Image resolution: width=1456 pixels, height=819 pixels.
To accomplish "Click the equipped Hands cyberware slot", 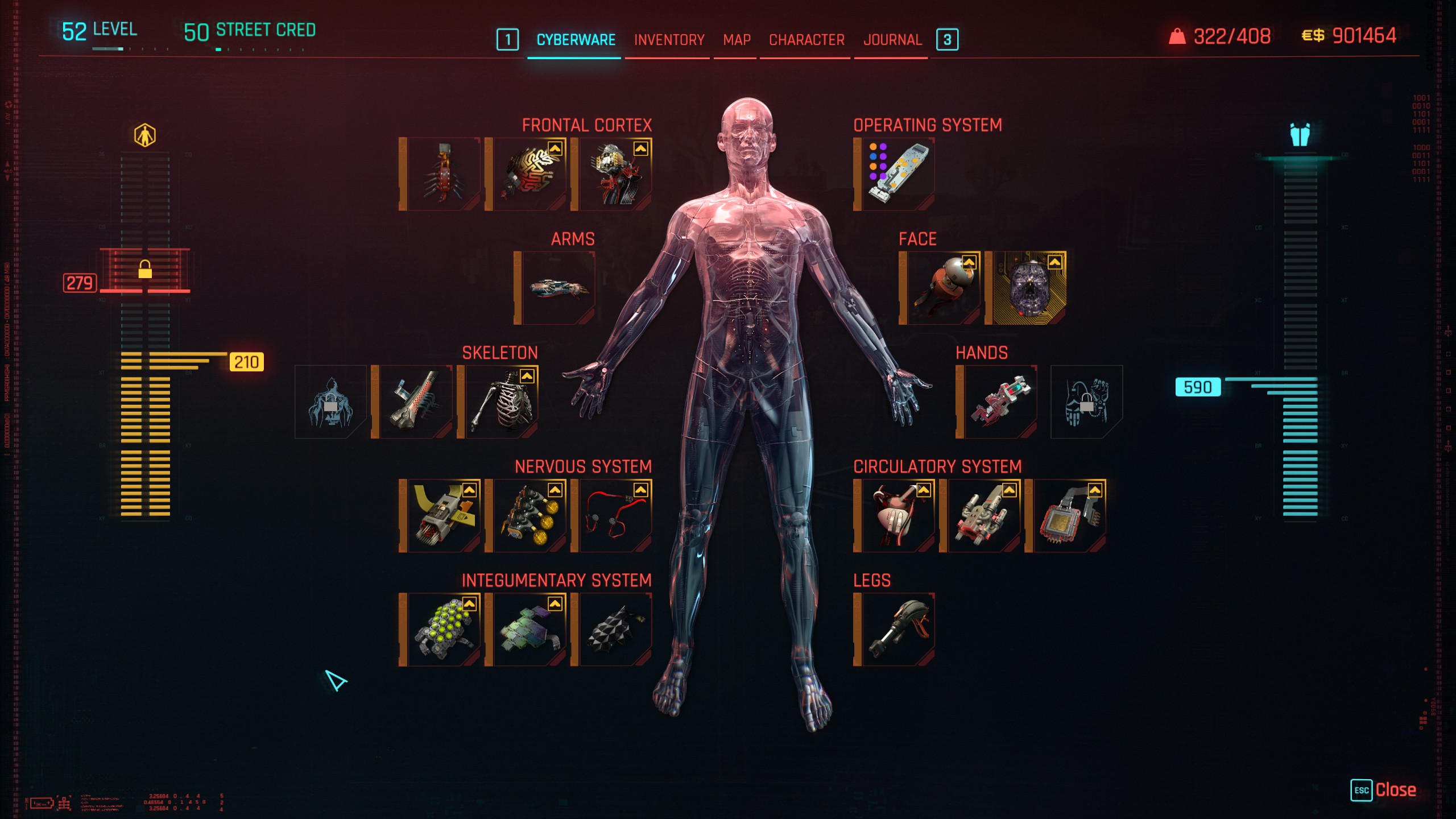I will tap(1000, 402).
